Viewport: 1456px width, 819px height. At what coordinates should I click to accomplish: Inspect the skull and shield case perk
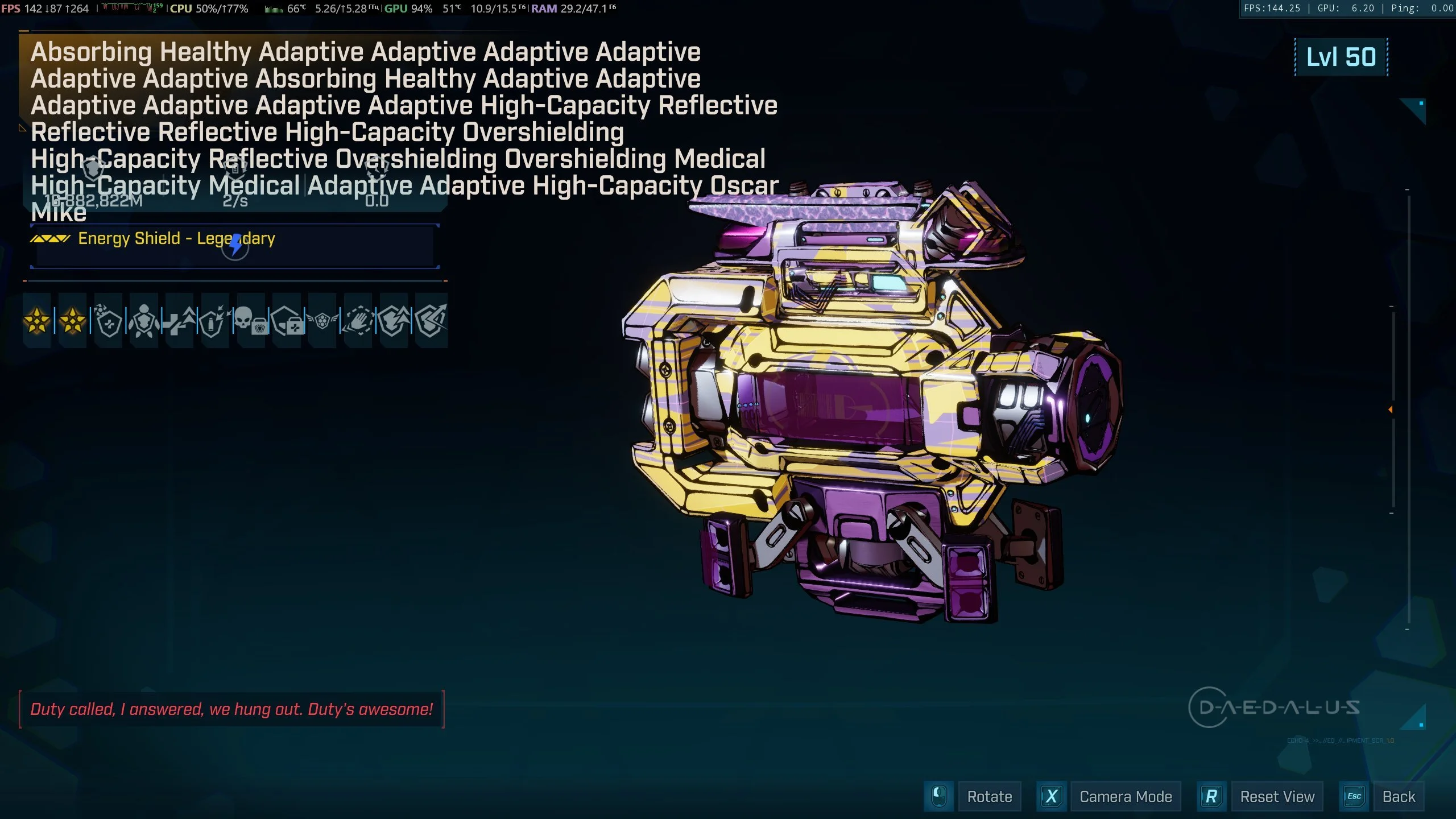point(250,321)
